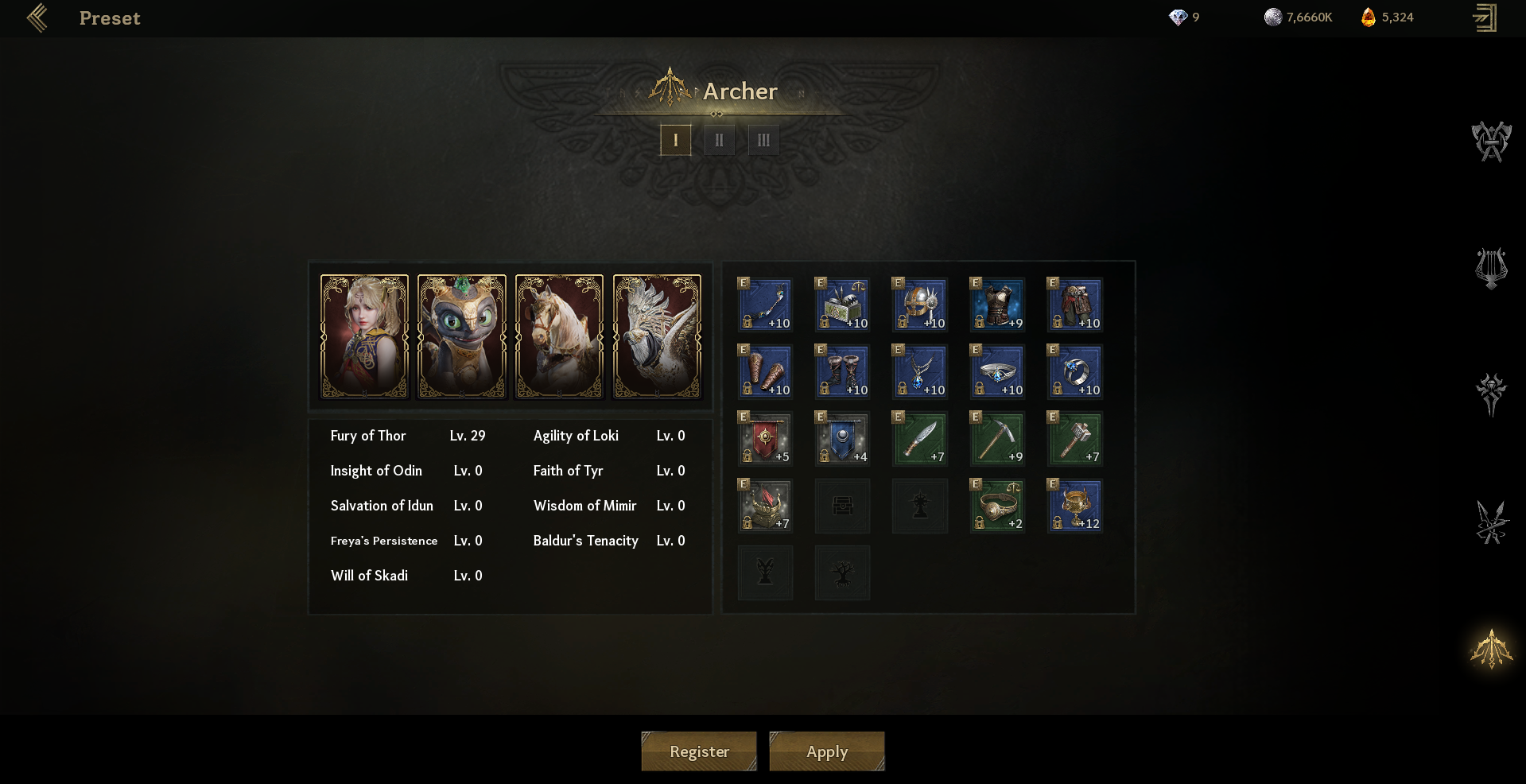
Task: Select the white griffin card
Action: (657, 336)
